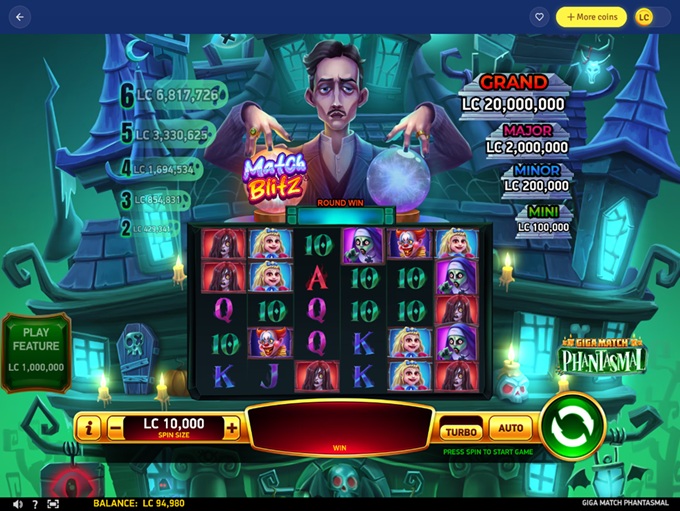Add this game to favorites
Viewport: 680px width, 511px height.
tap(539, 17)
